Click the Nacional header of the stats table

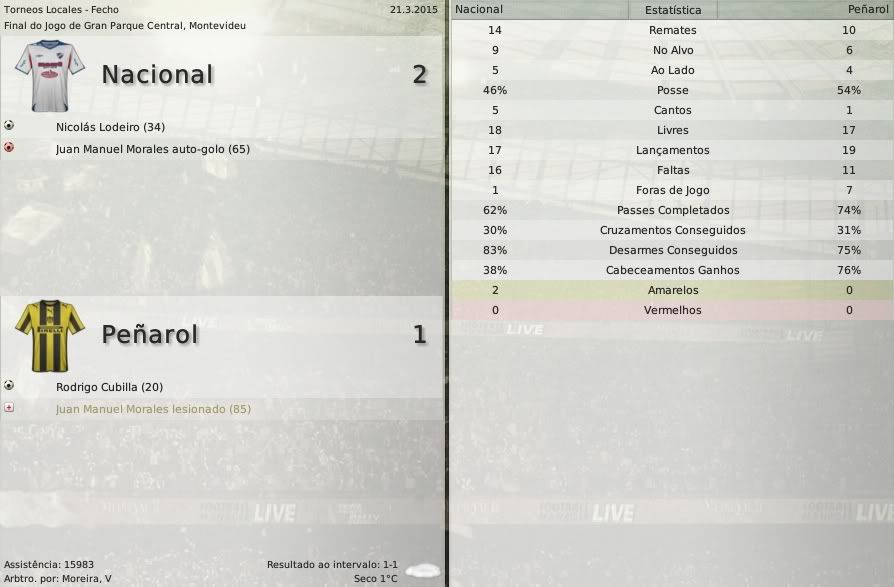[479, 9]
